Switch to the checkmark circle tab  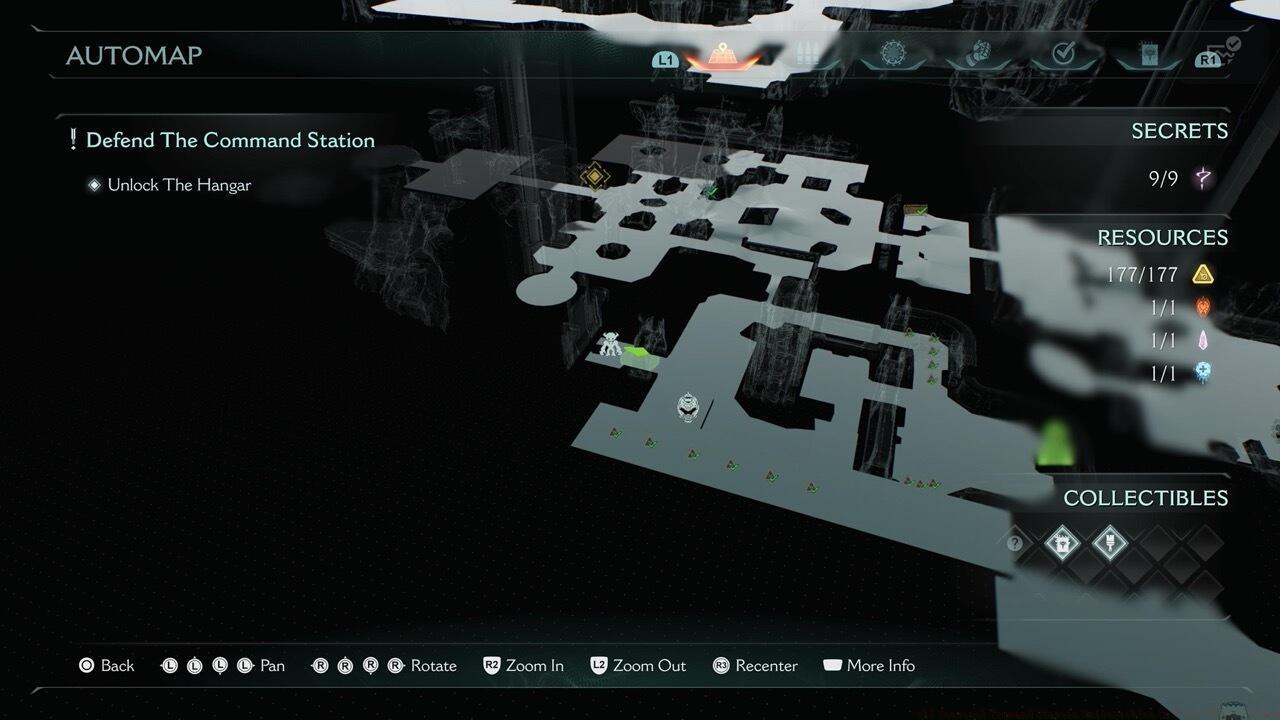tap(1063, 56)
